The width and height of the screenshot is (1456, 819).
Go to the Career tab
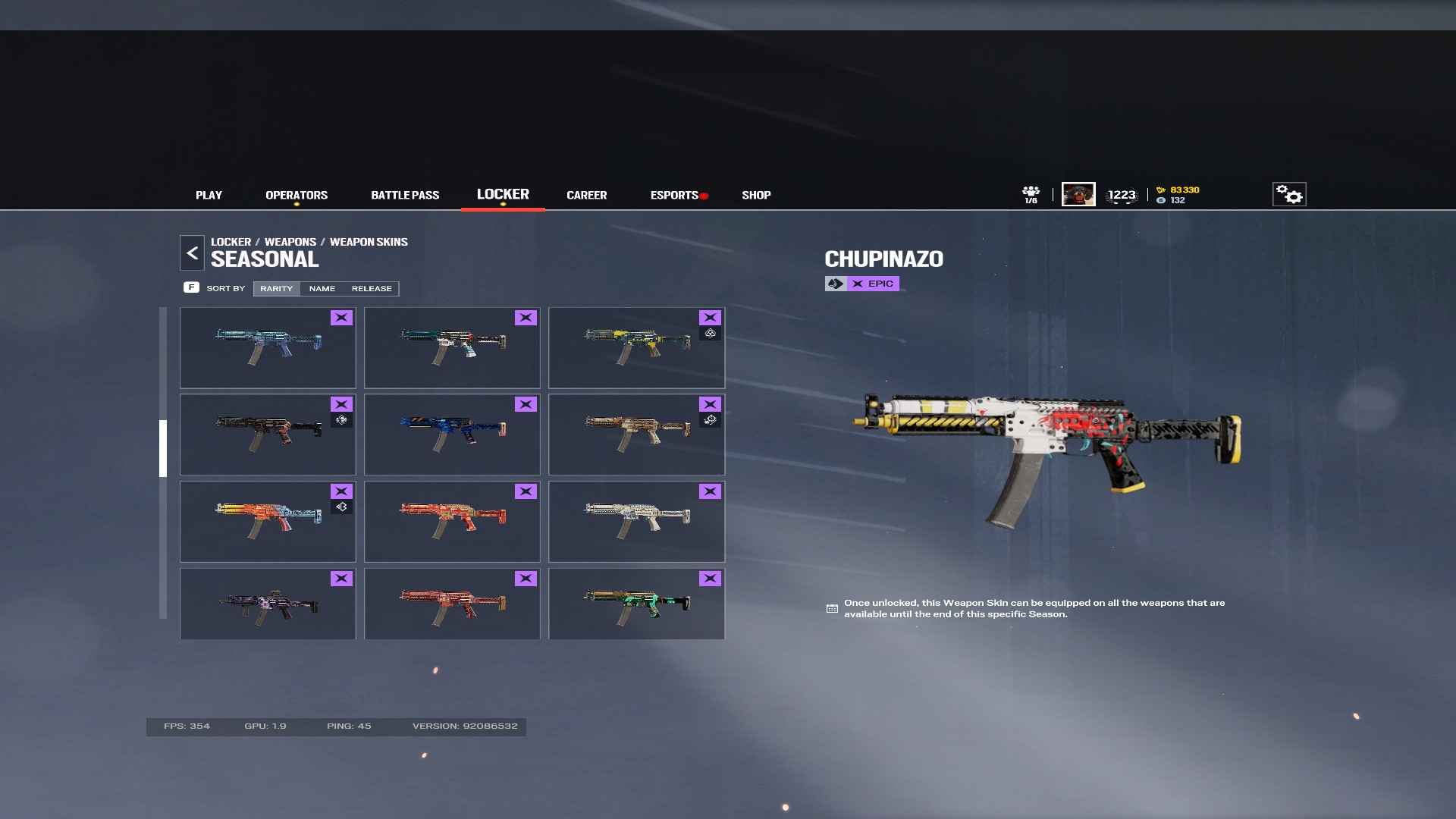586,195
